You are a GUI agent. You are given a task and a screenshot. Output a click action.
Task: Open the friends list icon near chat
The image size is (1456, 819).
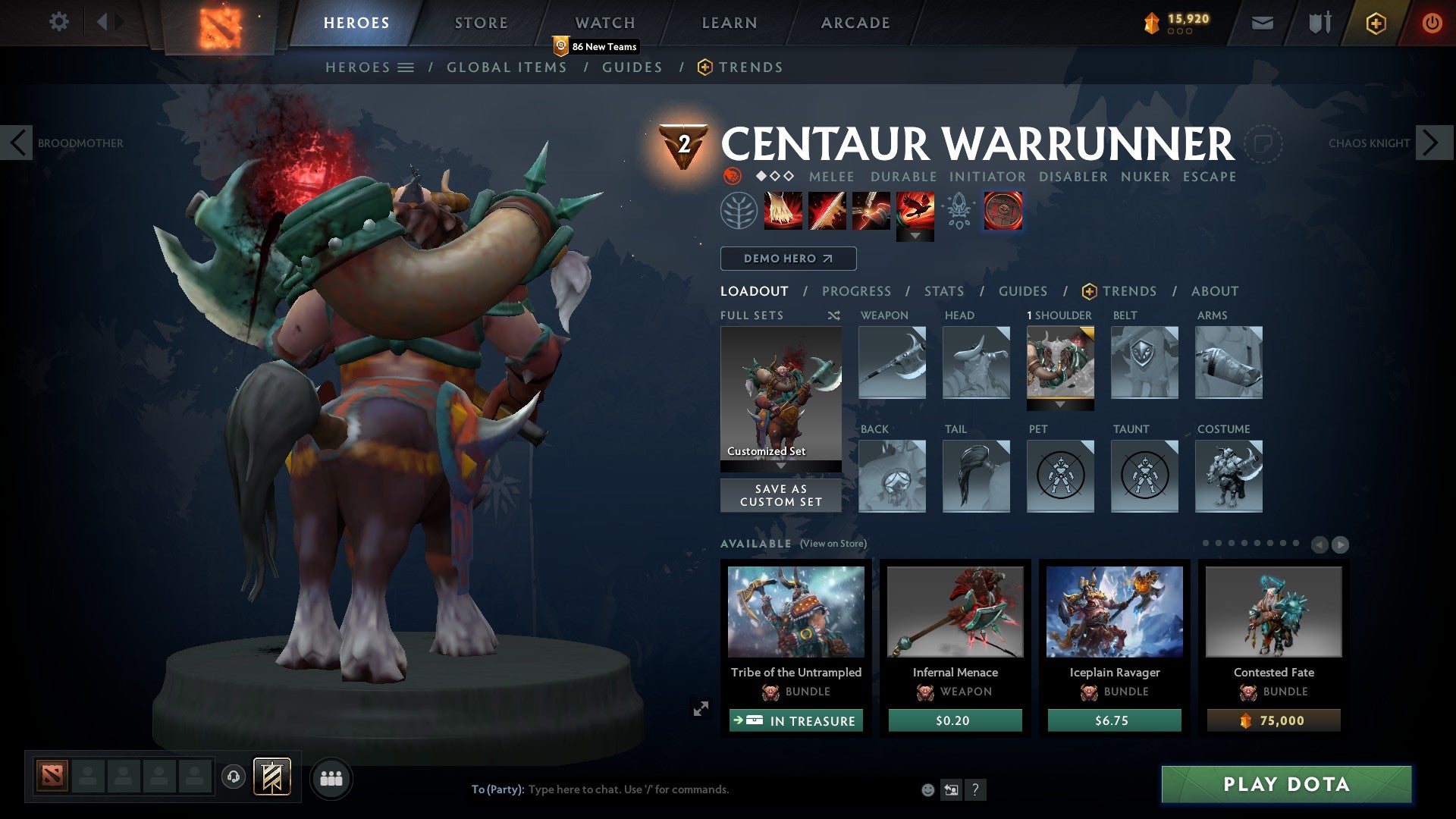pos(331,777)
